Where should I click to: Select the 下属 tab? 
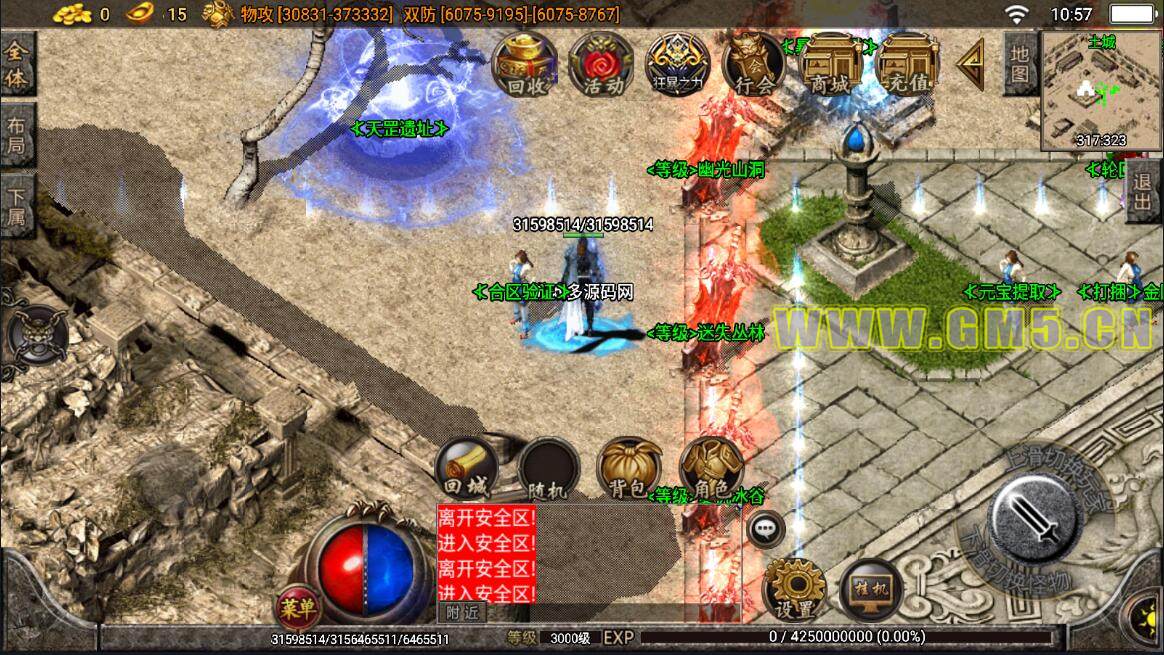17,205
